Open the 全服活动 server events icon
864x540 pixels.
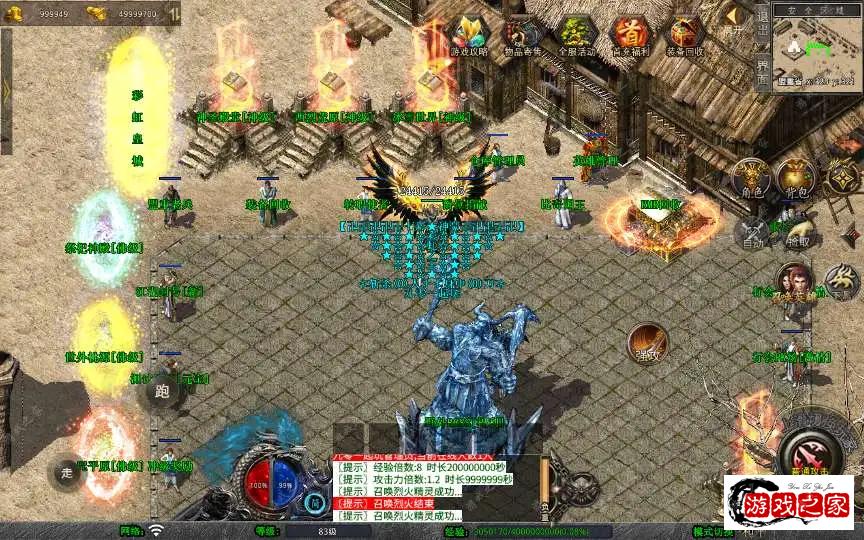pos(577,37)
